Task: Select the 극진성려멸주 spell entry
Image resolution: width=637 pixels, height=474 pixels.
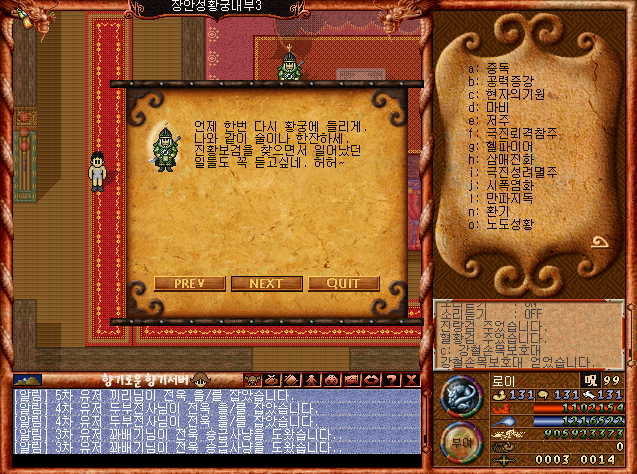Action: 519,172
